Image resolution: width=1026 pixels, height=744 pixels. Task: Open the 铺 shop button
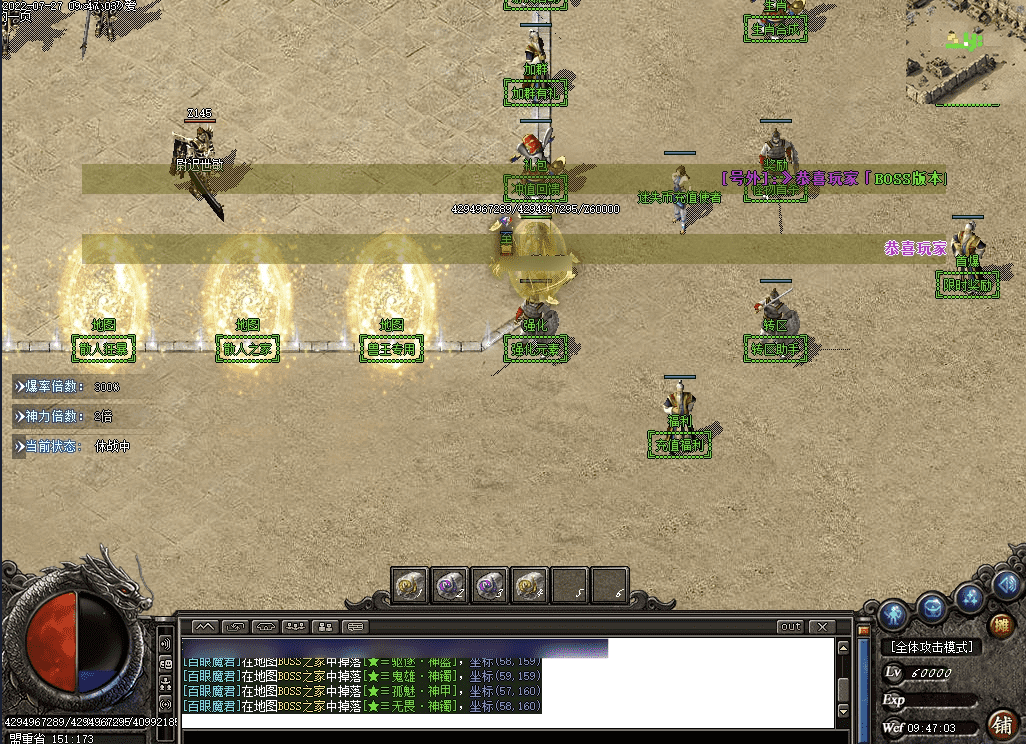click(1000, 723)
